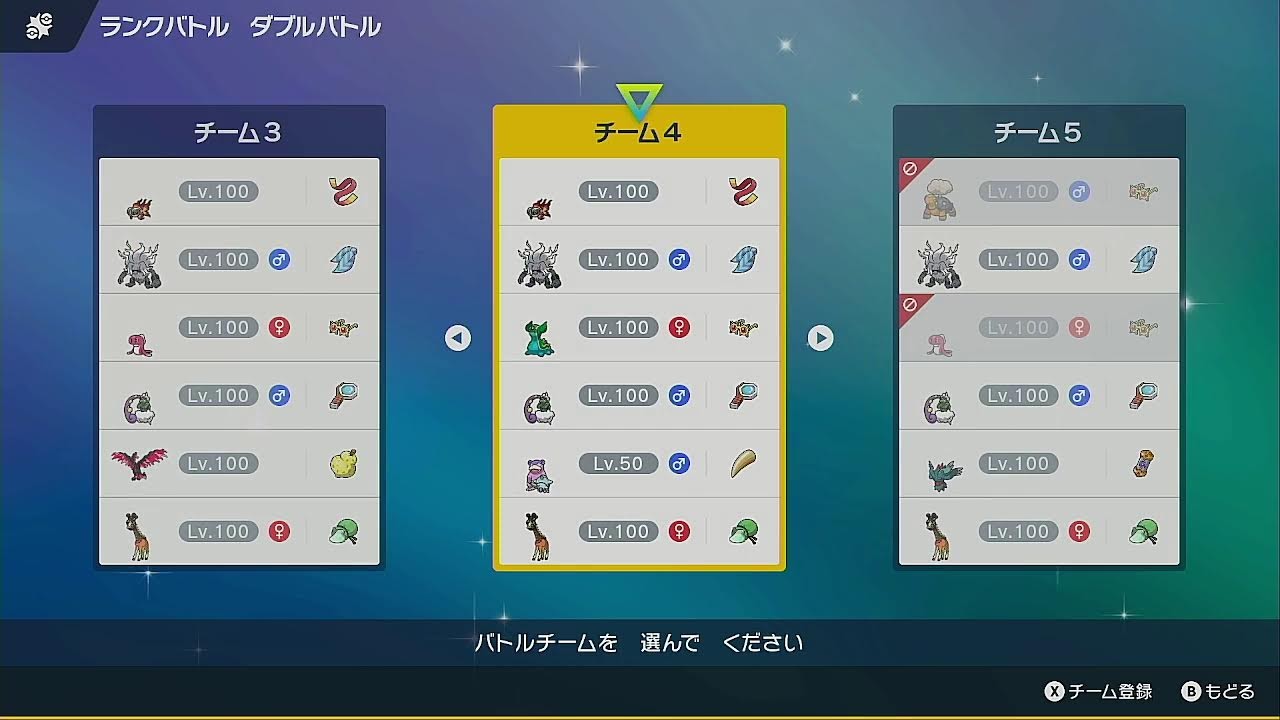Click the fang item icon next to the Lv.50 Pokémon
Image resolution: width=1280 pixels, height=720 pixels.
tap(744, 463)
